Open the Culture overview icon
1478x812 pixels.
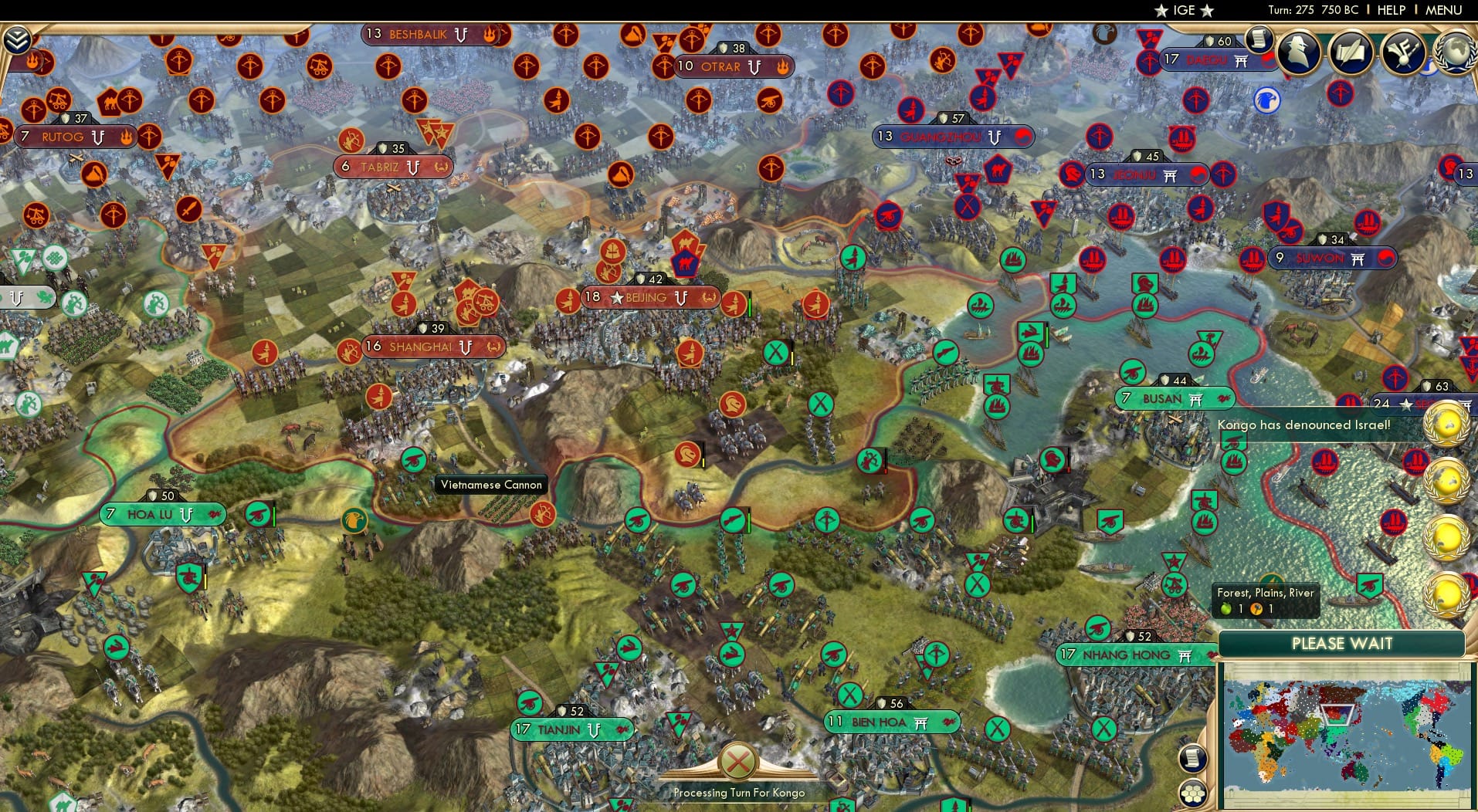coord(1402,54)
